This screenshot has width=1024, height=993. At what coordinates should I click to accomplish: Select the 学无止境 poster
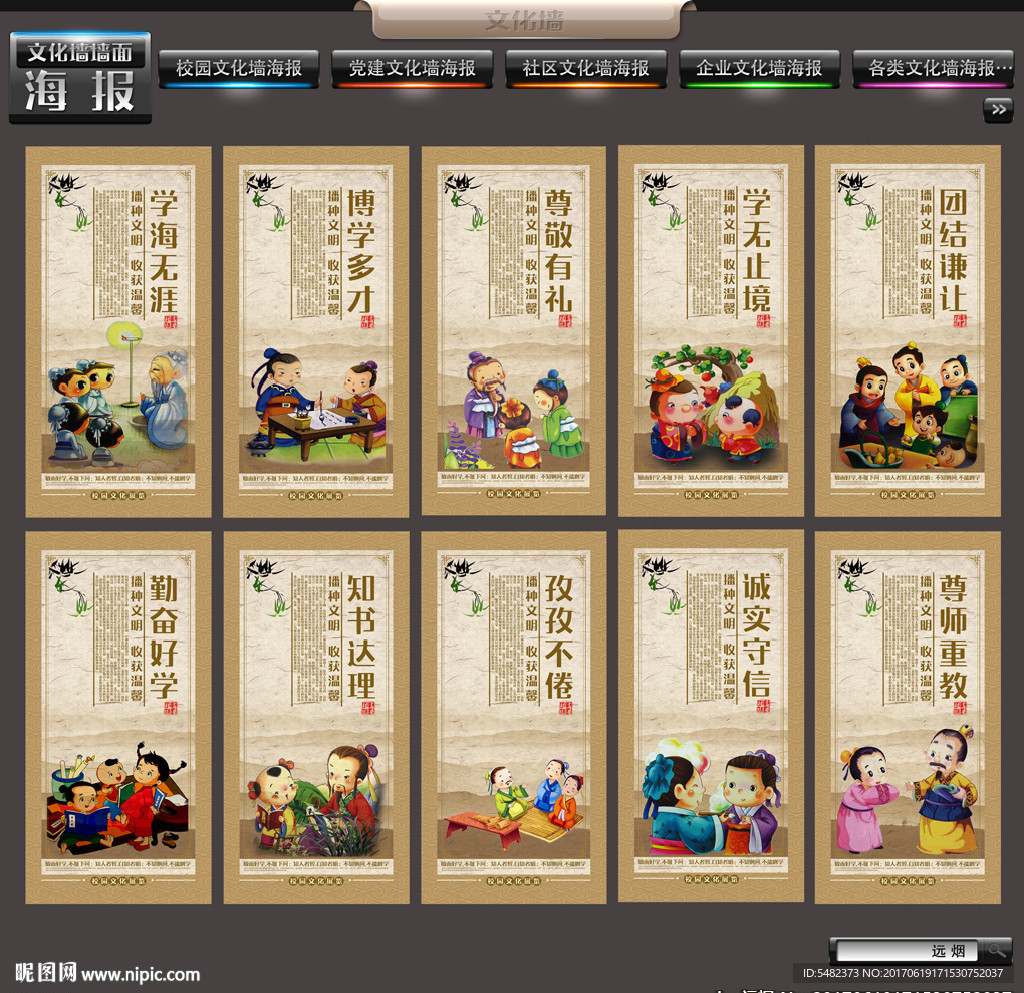point(711,331)
